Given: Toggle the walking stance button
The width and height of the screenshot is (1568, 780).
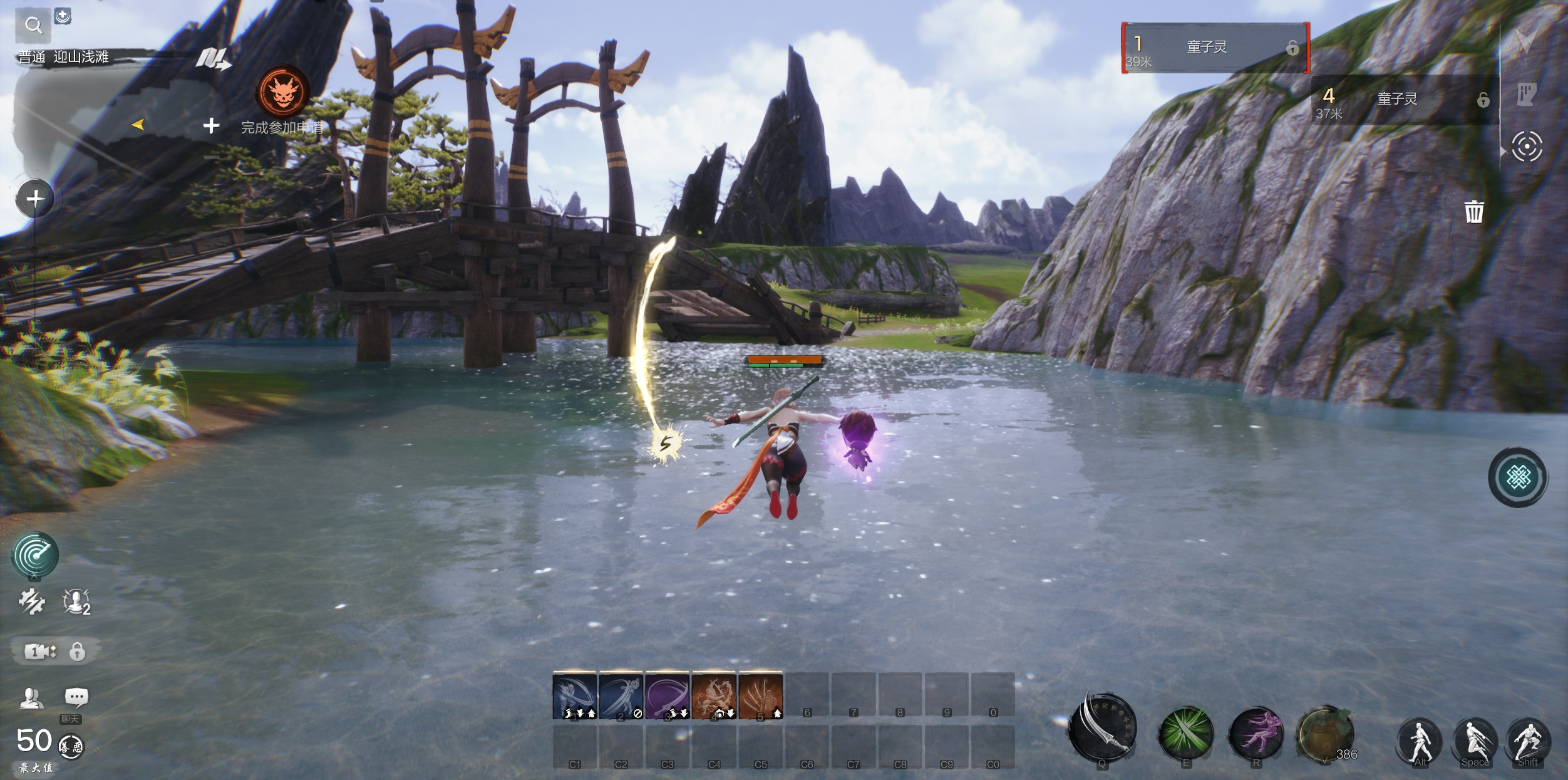Looking at the screenshot, I should point(1420,741).
